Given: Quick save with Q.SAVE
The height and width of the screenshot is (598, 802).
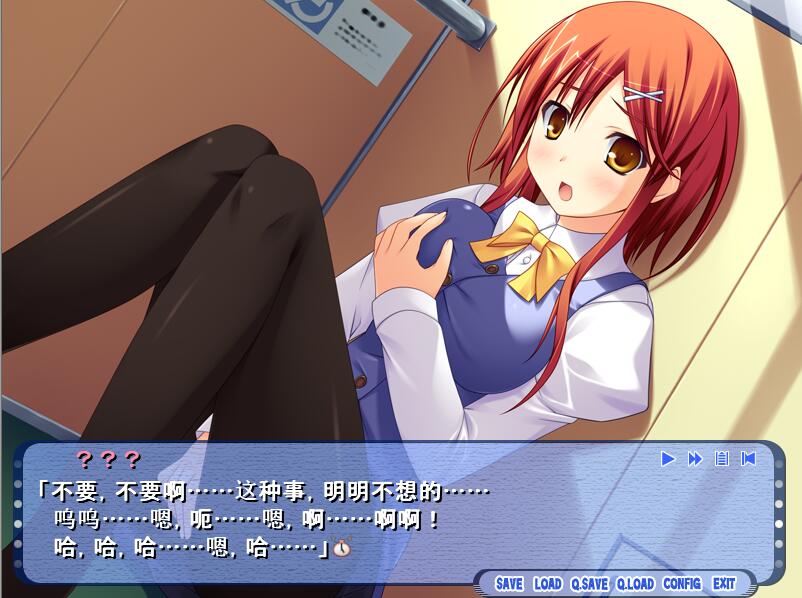Looking at the screenshot, I should [589, 583].
